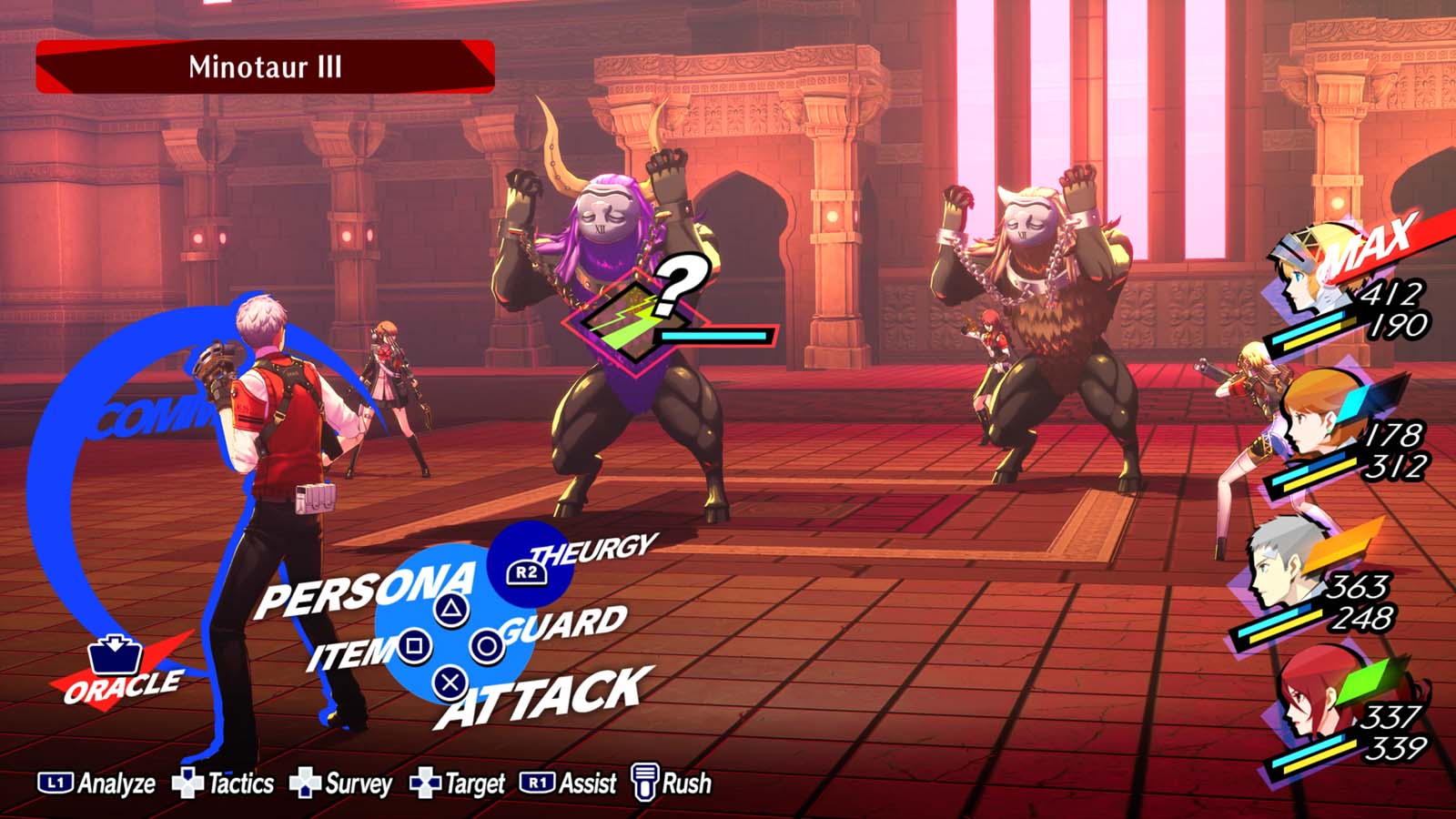
Task: Choose the Target option
Action: click(x=458, y=784)
